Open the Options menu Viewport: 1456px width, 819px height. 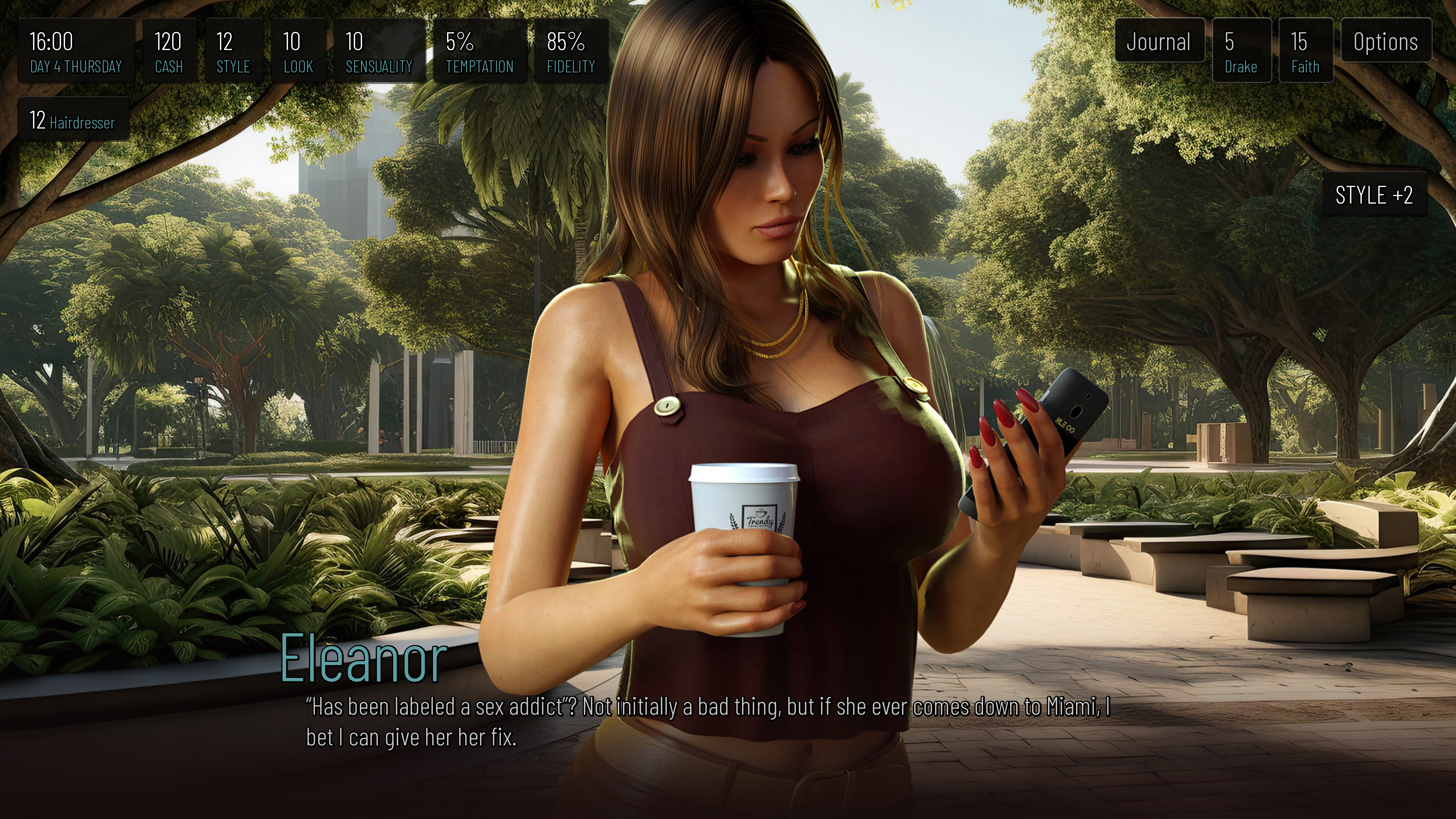click(1385, 41)
